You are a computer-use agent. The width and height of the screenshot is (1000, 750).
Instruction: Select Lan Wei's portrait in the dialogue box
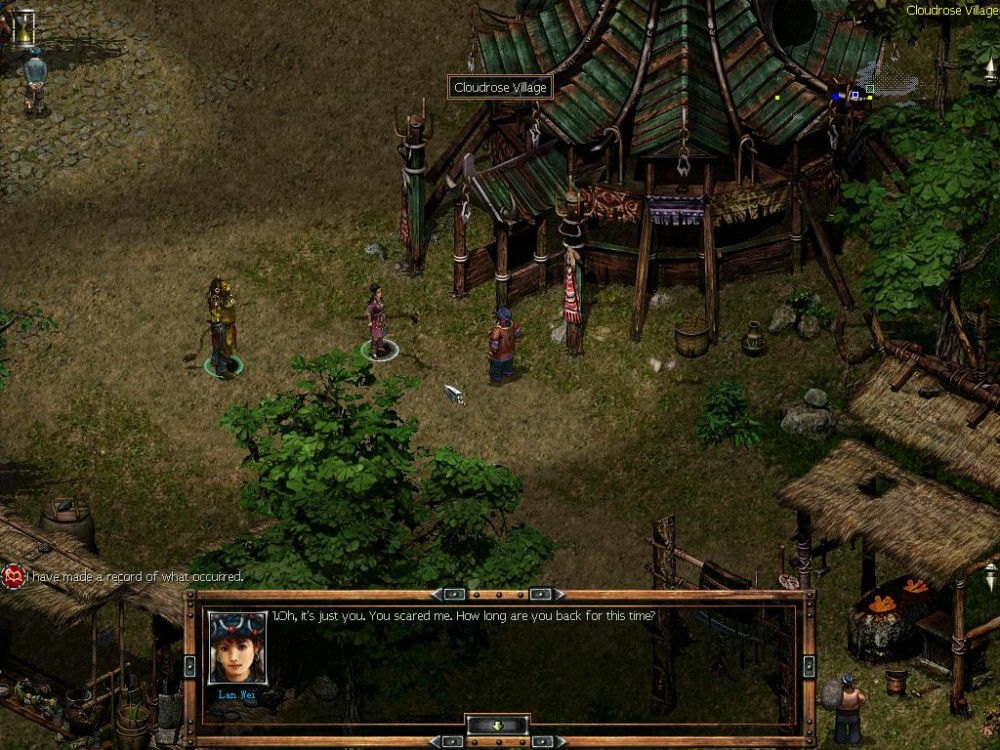pyautogui.click(x=237, y=647)
